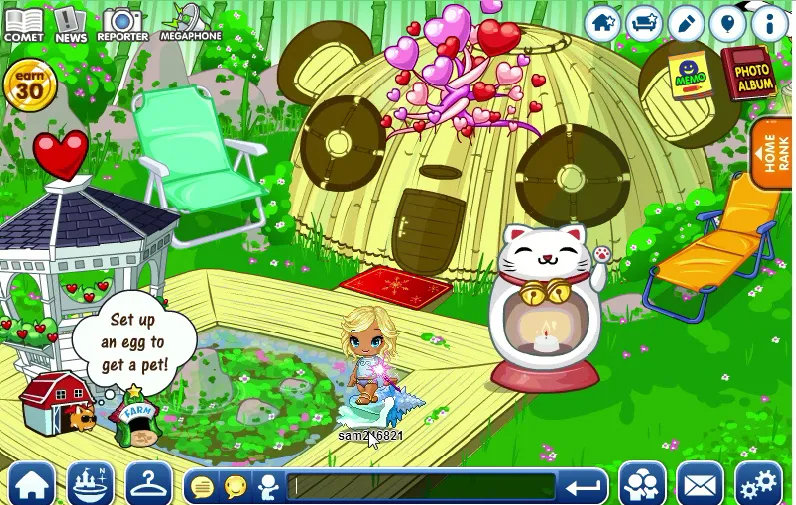
Task: Click the chat text input field
Action: 422,487
